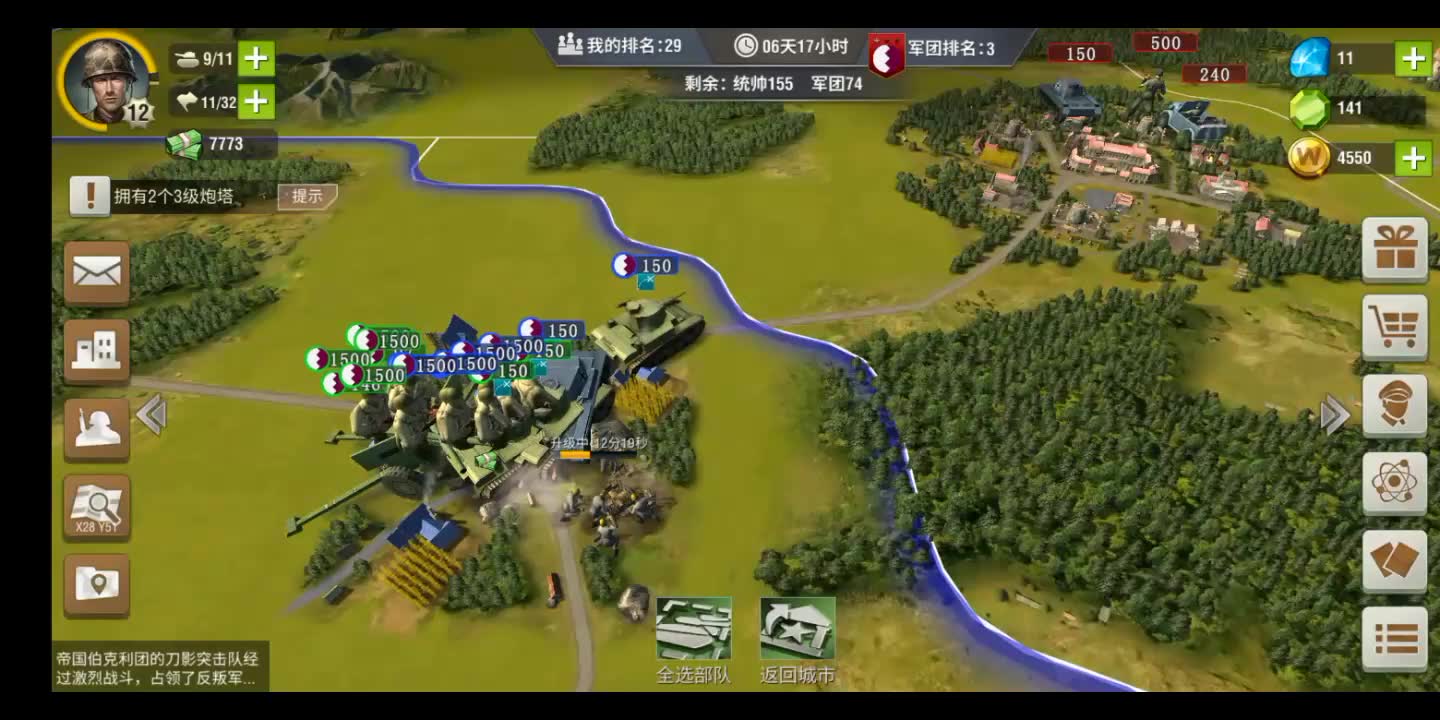The width and height of the screenshot is (1440, 720).
Task: Open the cards menu
Action: (1395, 561)
